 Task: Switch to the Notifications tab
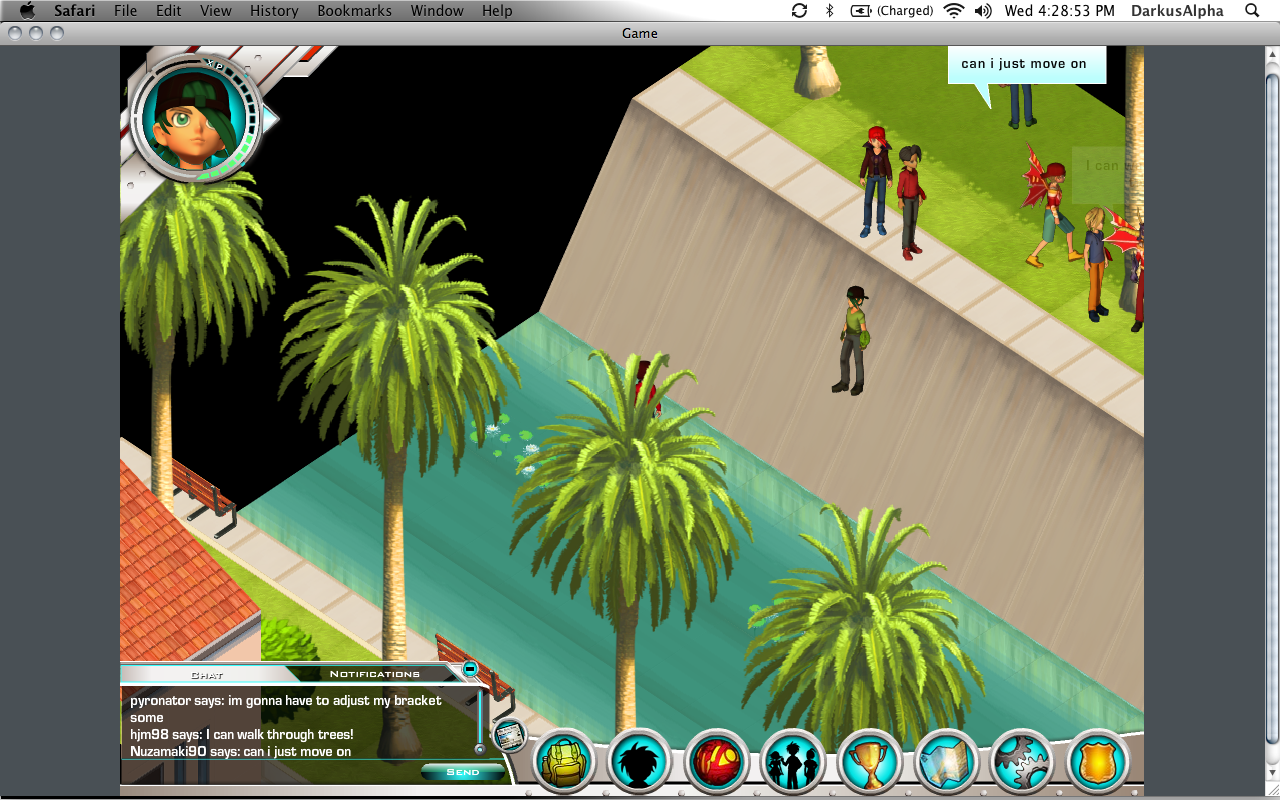click(375, 674)
